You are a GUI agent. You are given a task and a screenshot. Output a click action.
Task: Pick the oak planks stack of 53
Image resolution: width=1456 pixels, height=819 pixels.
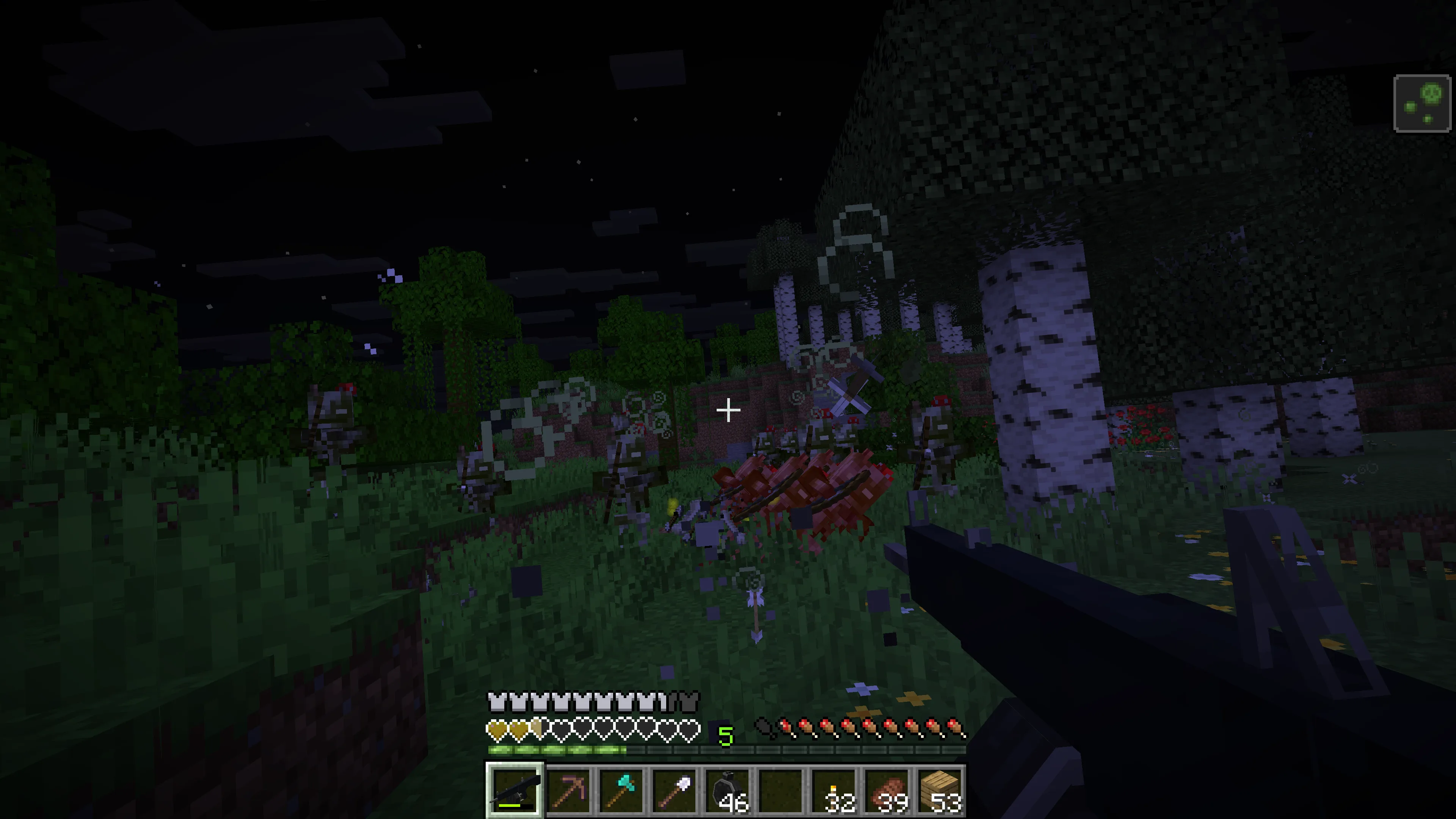pos(940,789)
